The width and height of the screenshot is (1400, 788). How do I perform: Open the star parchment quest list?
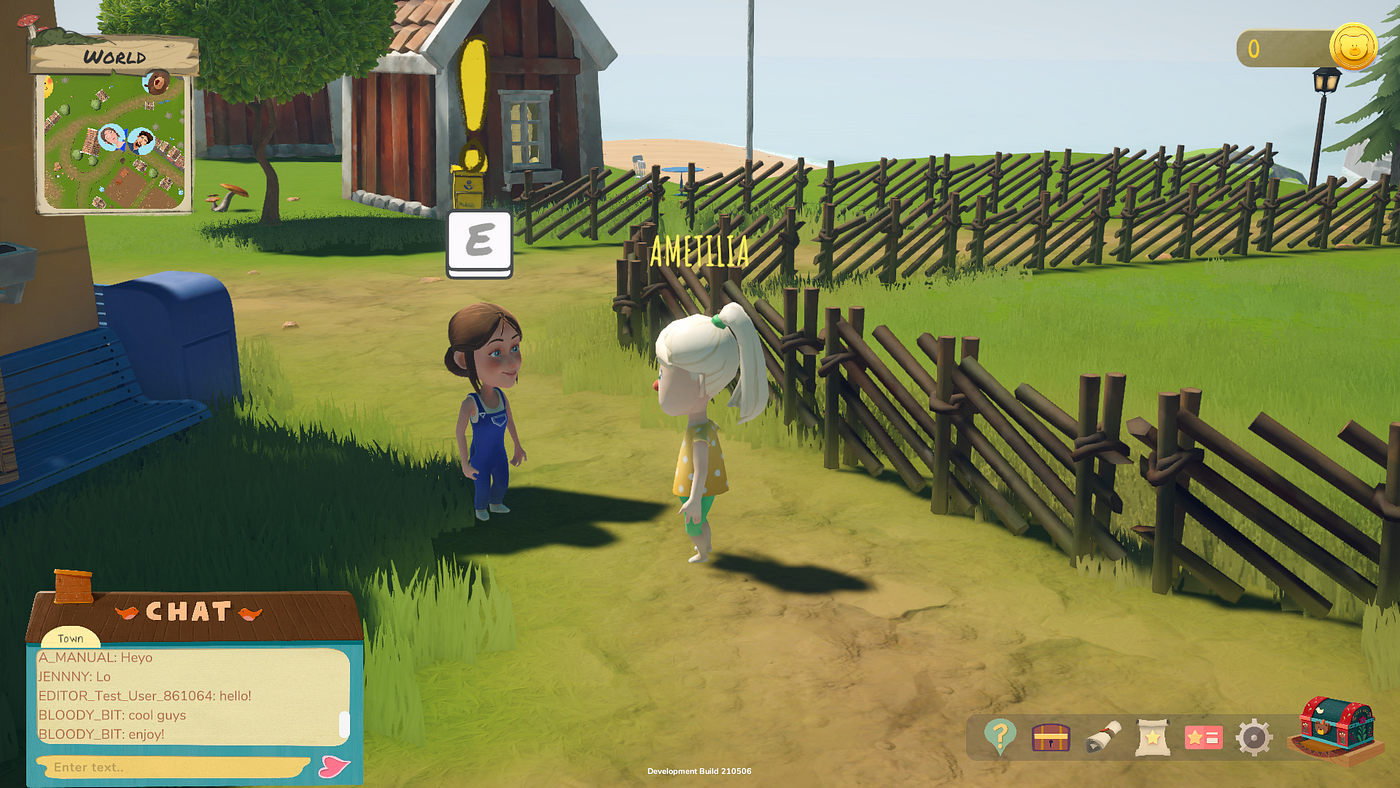pos(1153,738)
